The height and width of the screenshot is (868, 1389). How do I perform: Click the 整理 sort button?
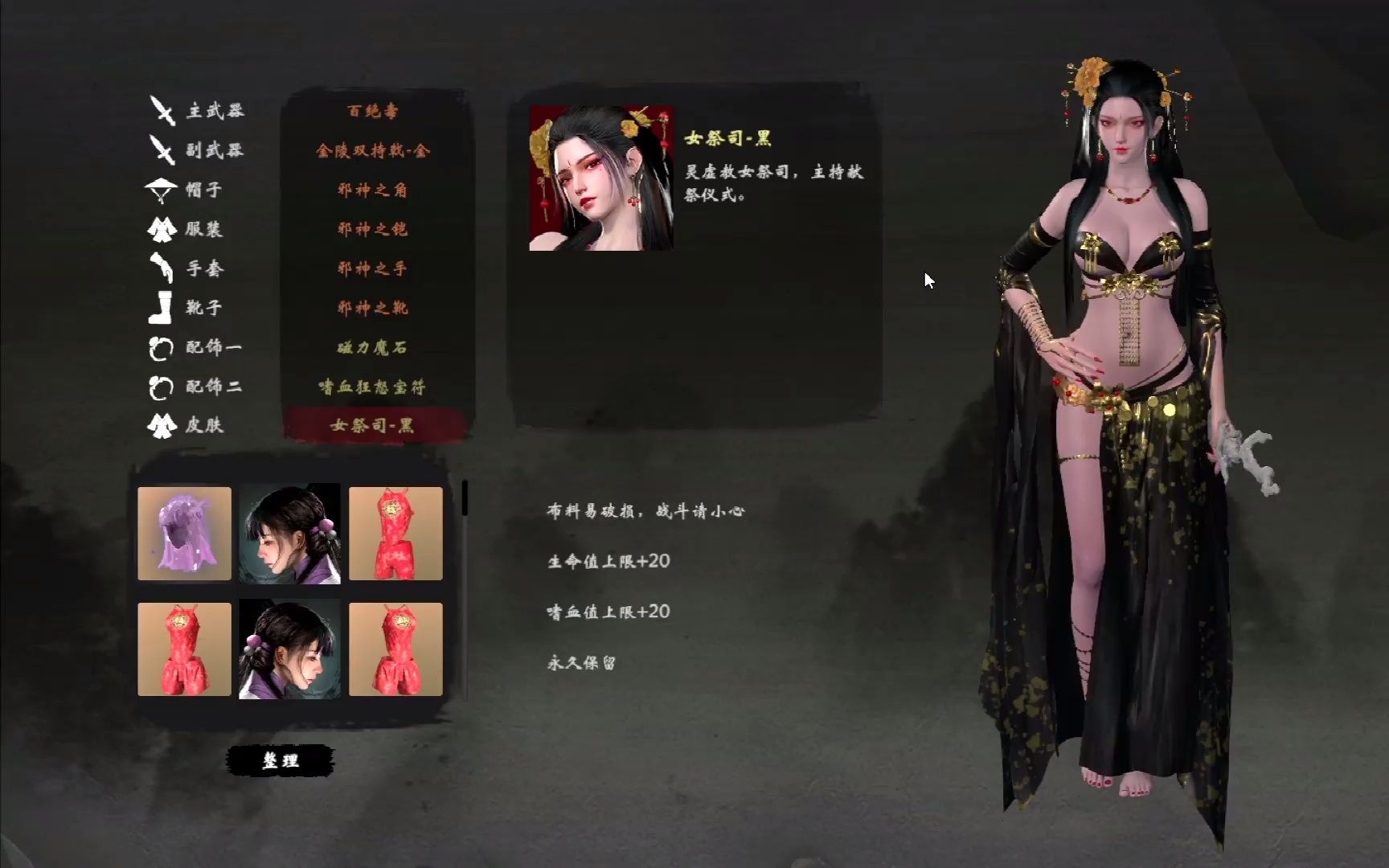coord(283,759)
